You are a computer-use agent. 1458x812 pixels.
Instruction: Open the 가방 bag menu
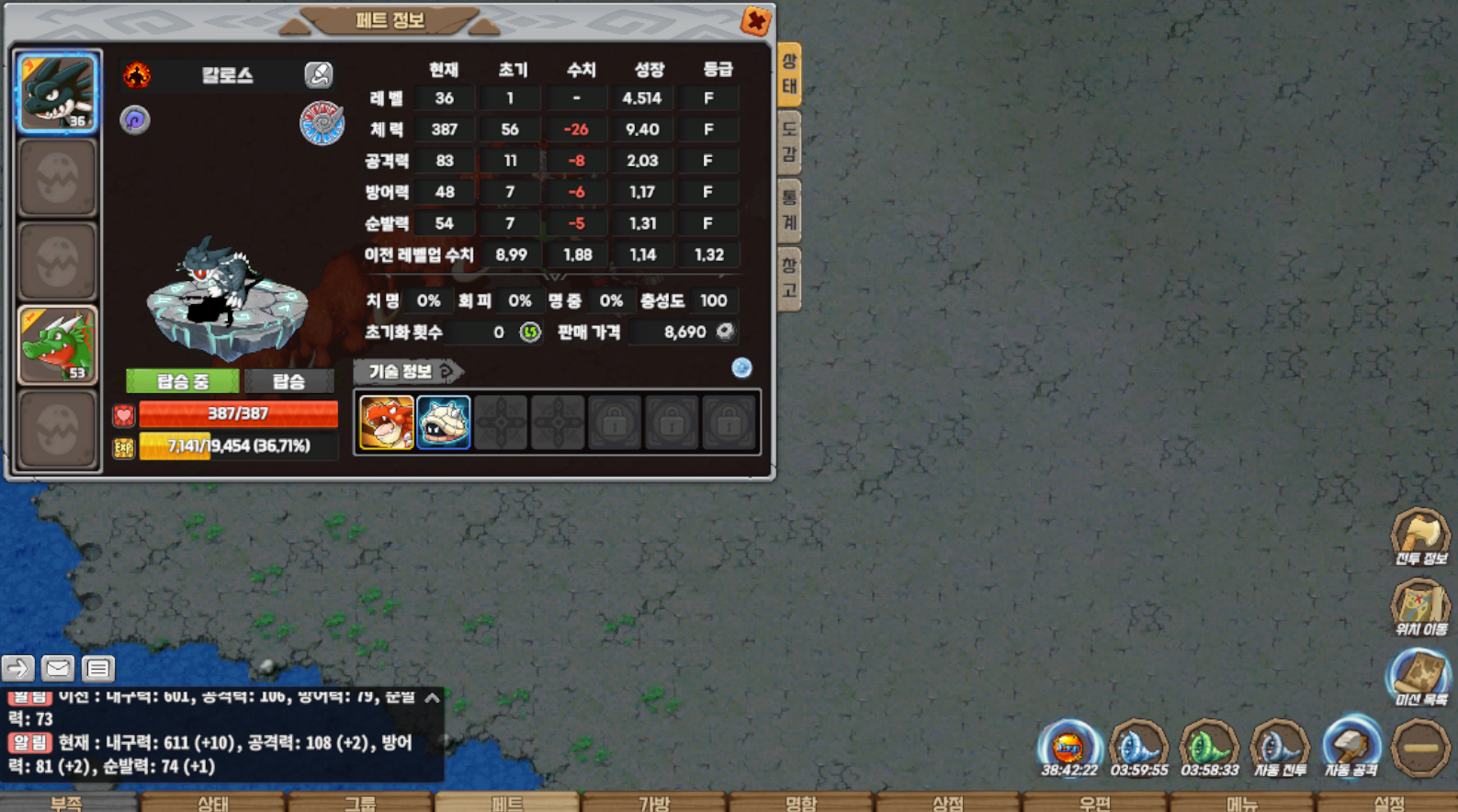pos(654,803)
